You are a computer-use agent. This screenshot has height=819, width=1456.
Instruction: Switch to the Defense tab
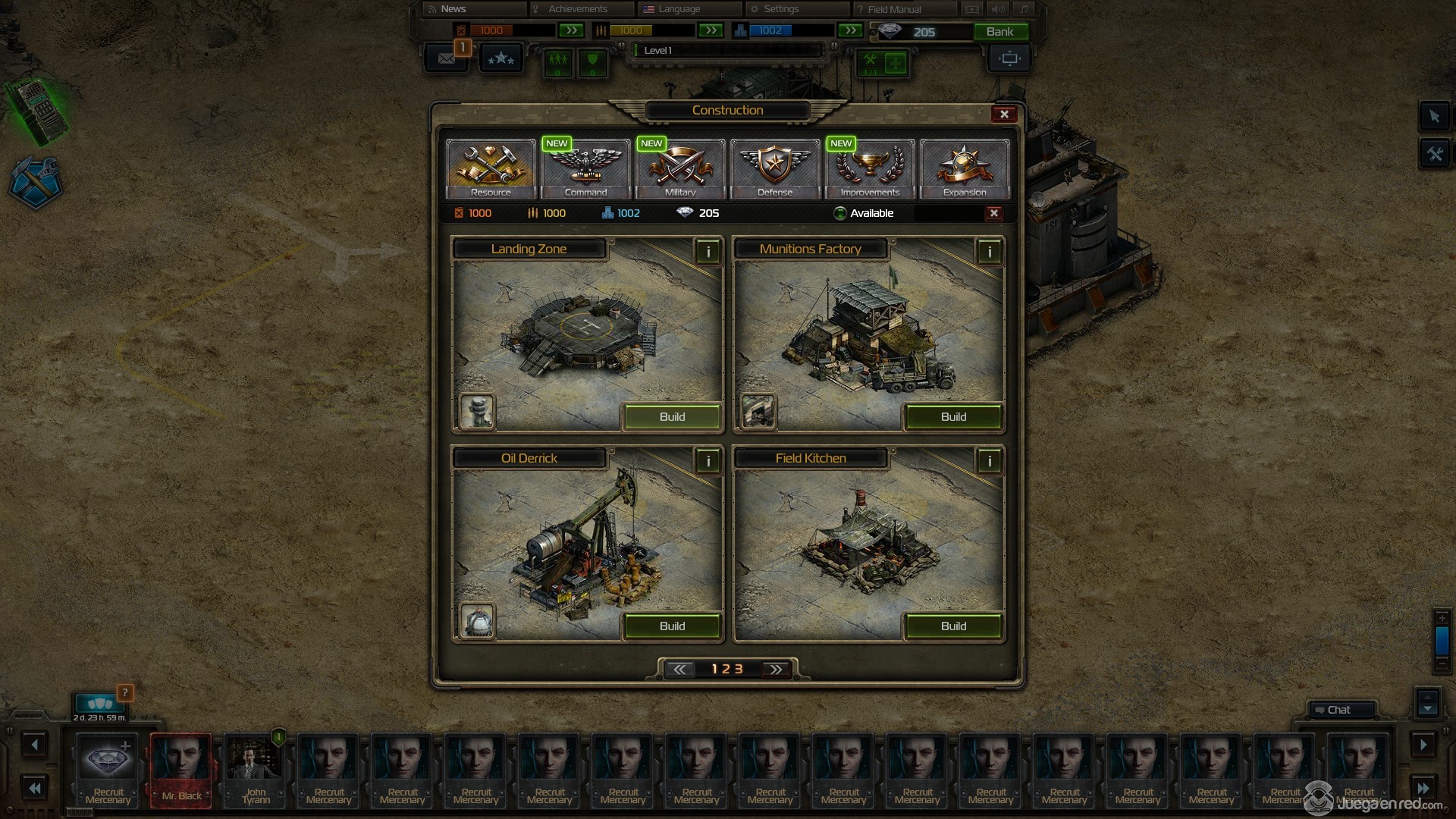click(775, 168)
